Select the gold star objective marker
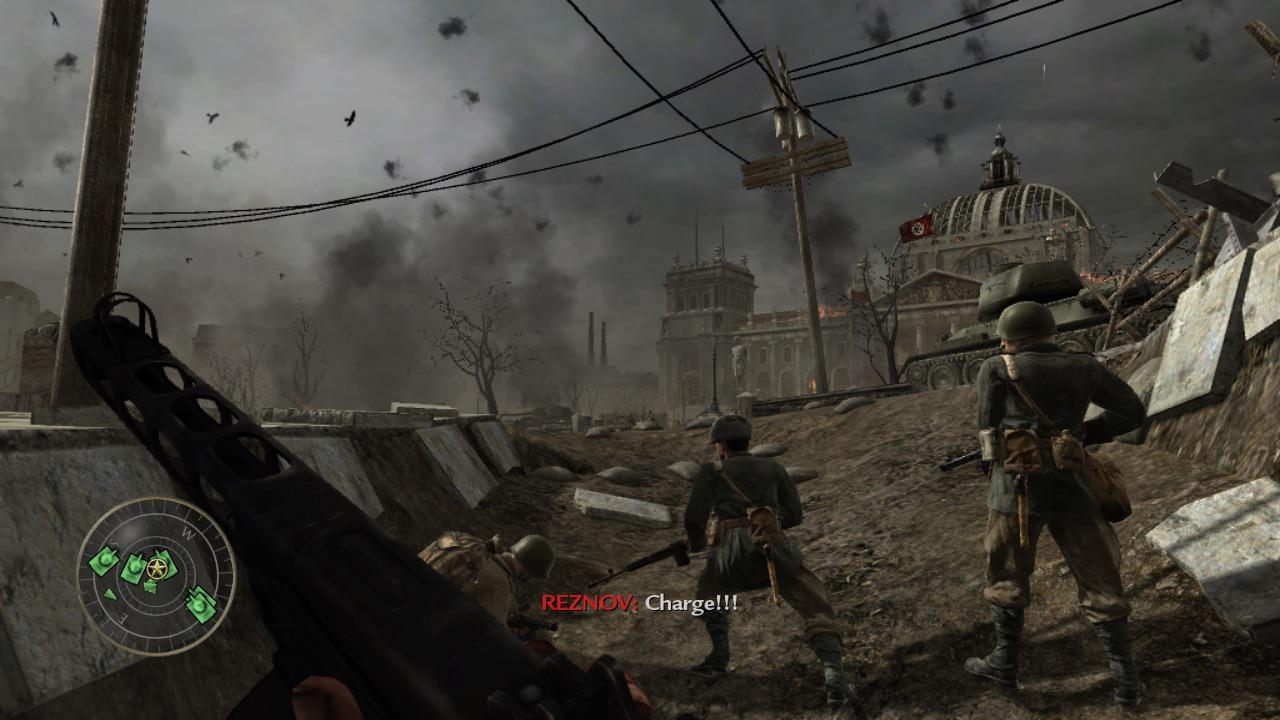Image resolution: width=1280 pixels, height=720 pixels. (x=156, y=570)
